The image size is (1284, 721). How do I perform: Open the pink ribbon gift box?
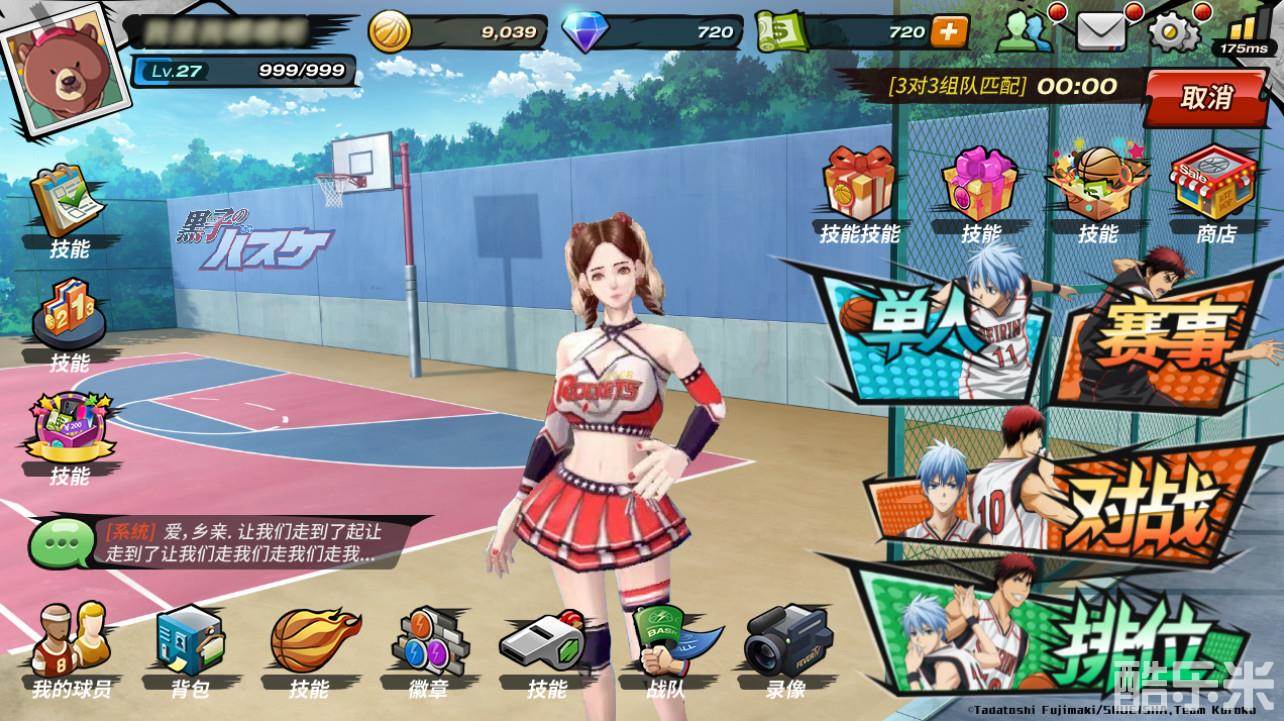[x=980, y=185]
